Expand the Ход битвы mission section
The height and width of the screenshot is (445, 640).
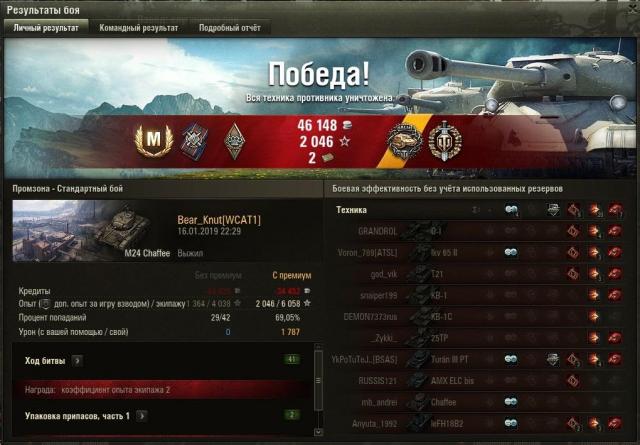pyautogui.click(x=77, y=359)
